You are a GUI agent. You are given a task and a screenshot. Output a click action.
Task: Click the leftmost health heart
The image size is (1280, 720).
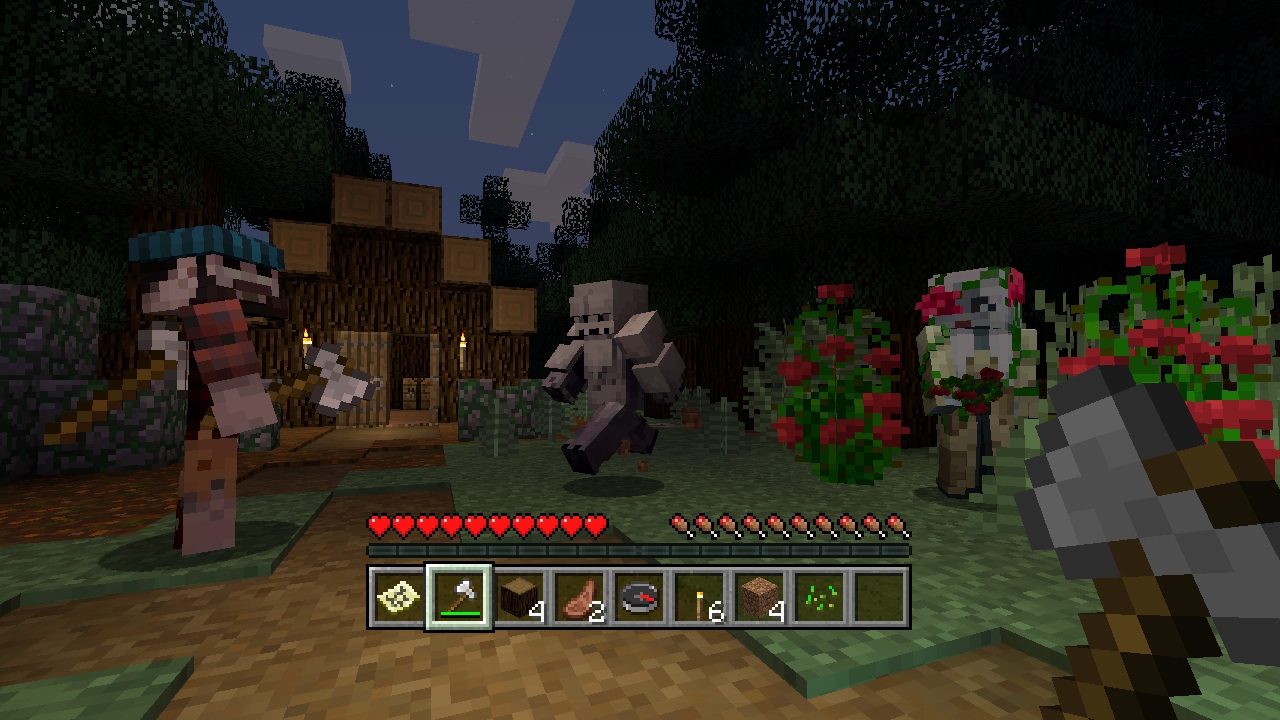(379, 523)
